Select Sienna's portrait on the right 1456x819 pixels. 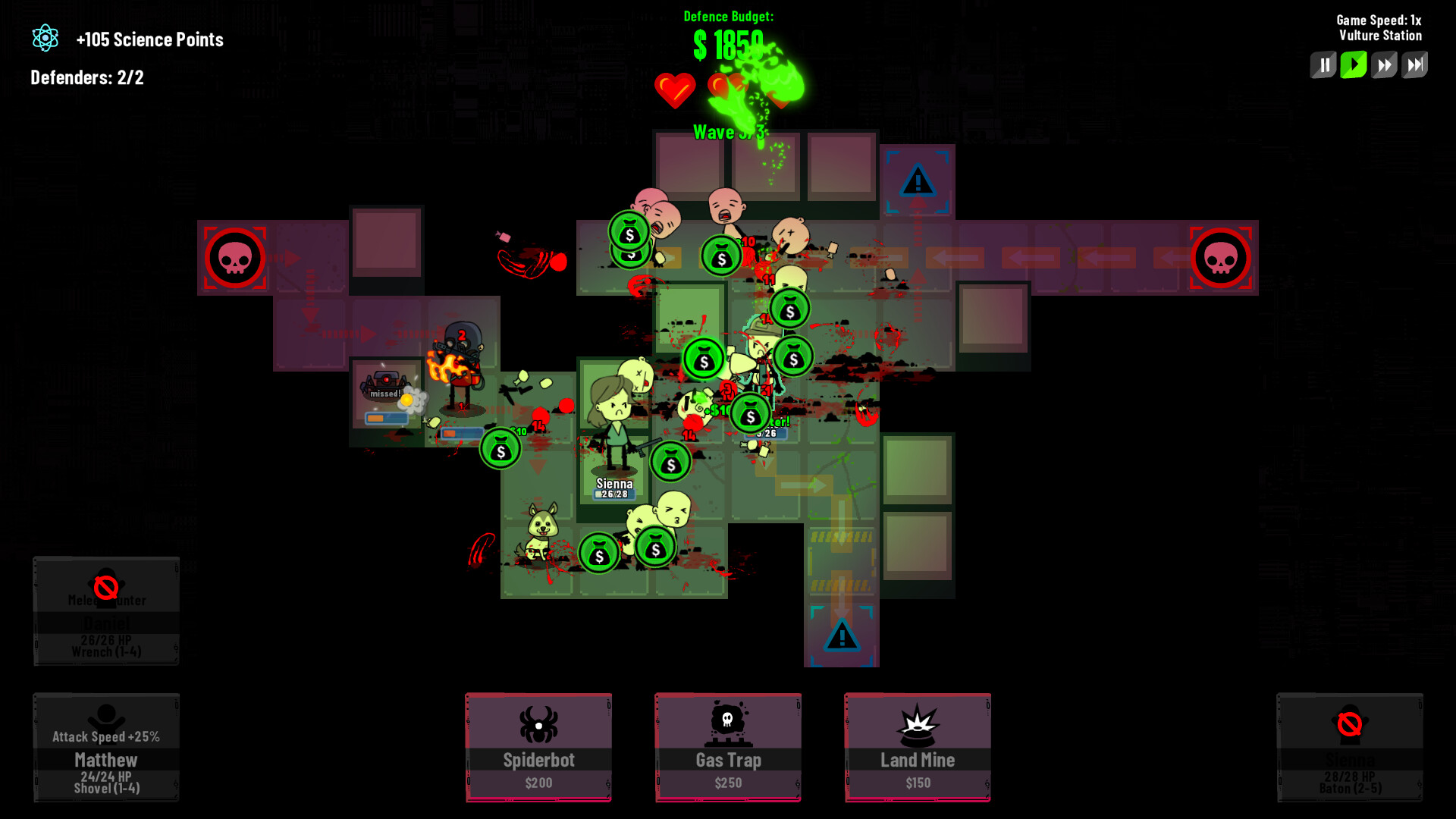point(1349,747)
